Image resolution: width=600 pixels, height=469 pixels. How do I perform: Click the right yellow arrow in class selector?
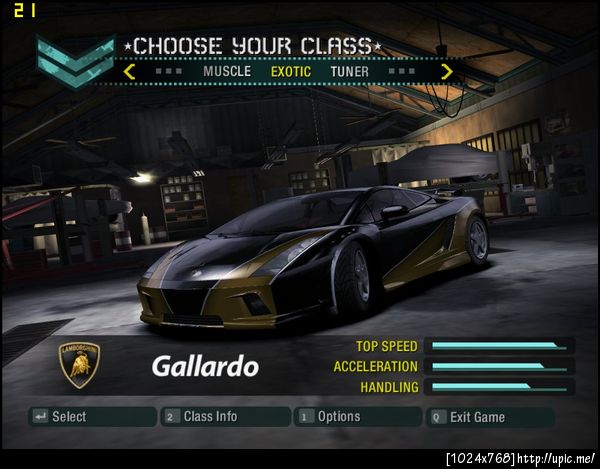[446, 71]
